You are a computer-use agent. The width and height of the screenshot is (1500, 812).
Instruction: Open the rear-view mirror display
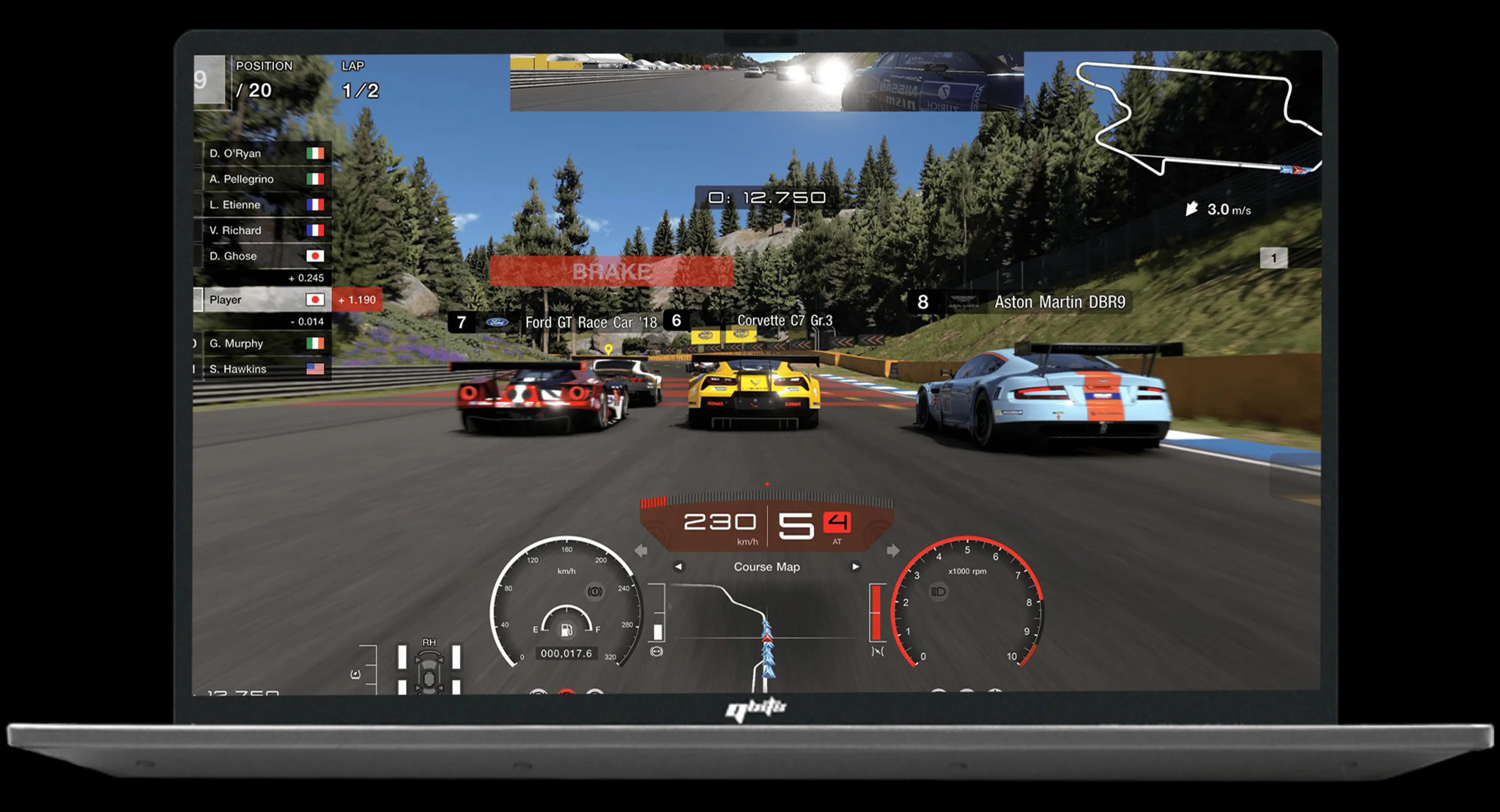pos(766,82)
